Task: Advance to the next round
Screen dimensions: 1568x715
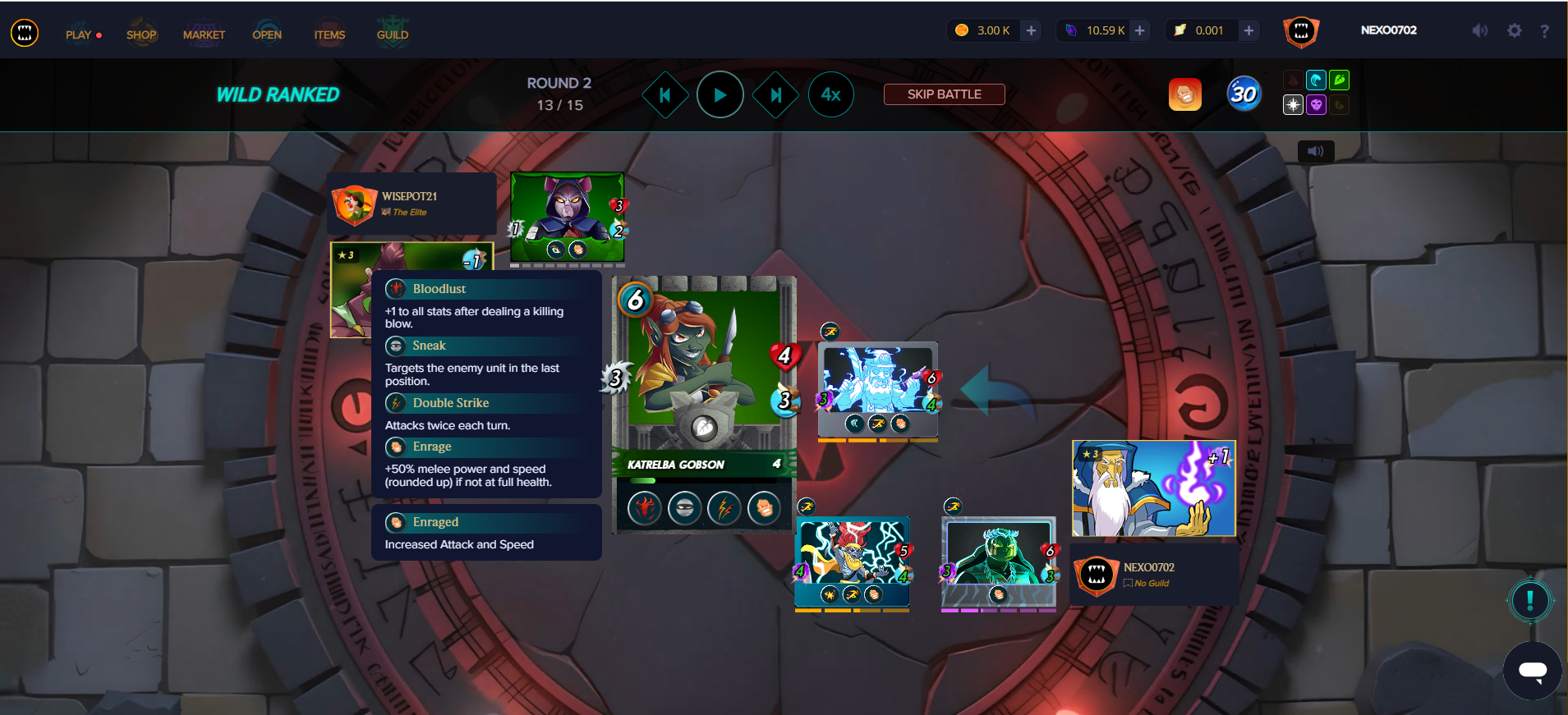Action: (x=775, y=95)
